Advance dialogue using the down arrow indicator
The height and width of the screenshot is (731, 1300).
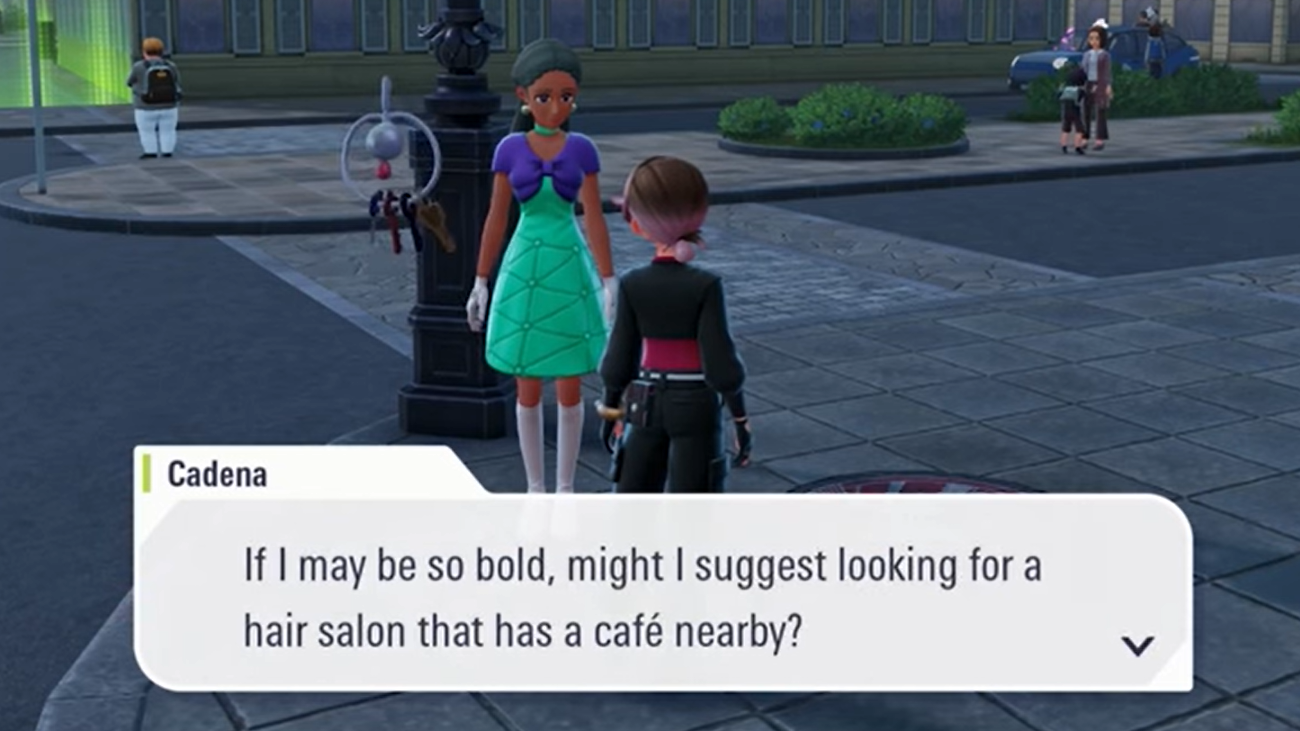1137,646
